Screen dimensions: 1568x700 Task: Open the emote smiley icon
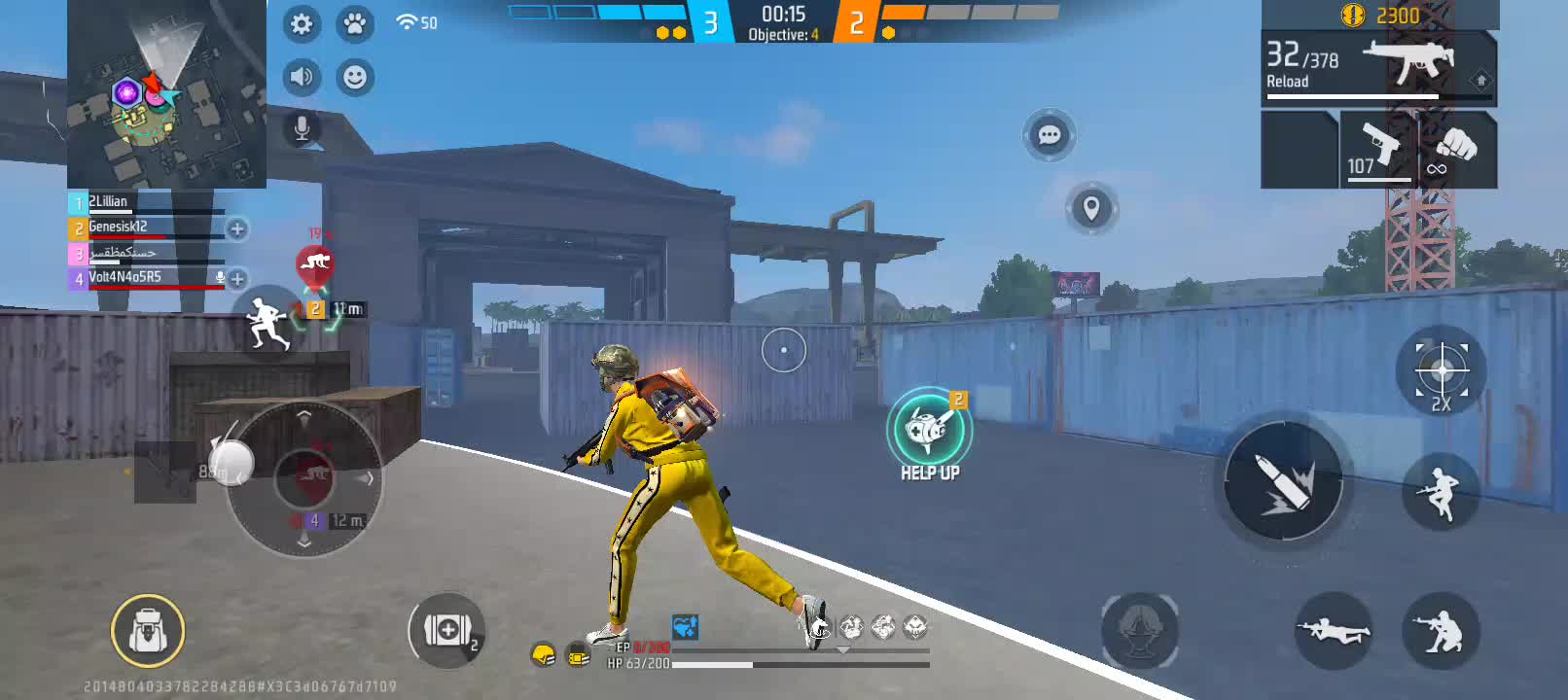(356, 78)
